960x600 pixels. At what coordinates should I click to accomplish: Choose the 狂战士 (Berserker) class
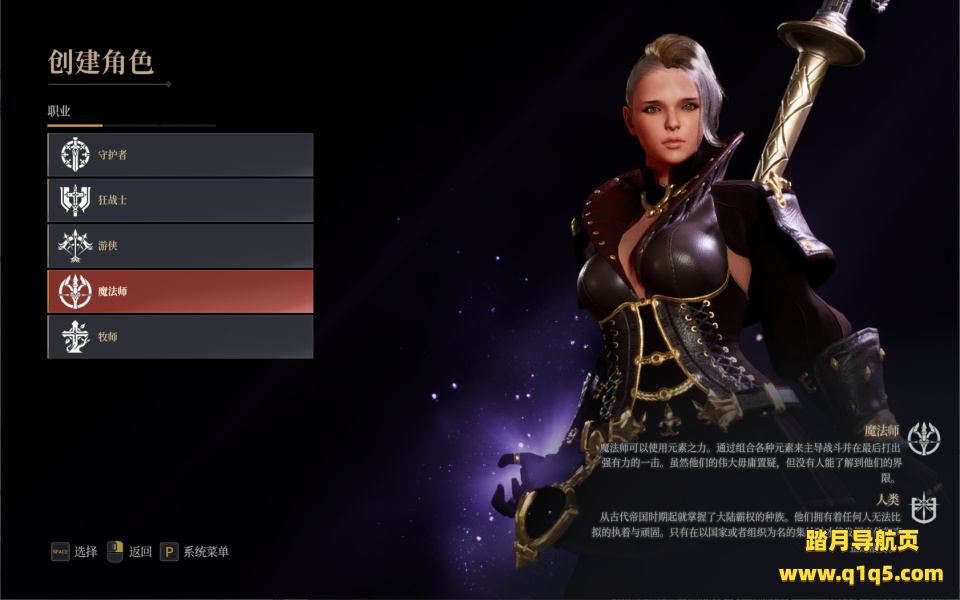(x=180, y=200)
